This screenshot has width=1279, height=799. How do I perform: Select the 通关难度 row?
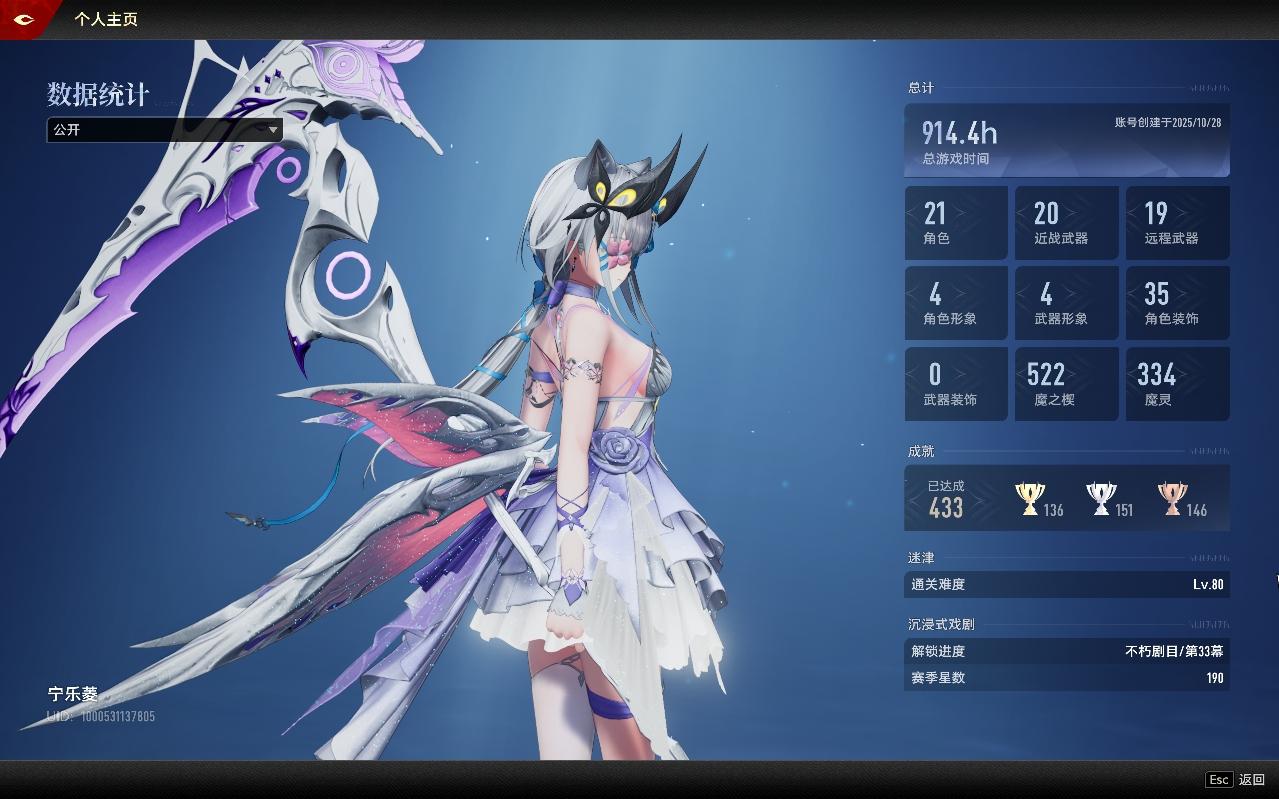pyautogui.click(x=1067, y=585)
